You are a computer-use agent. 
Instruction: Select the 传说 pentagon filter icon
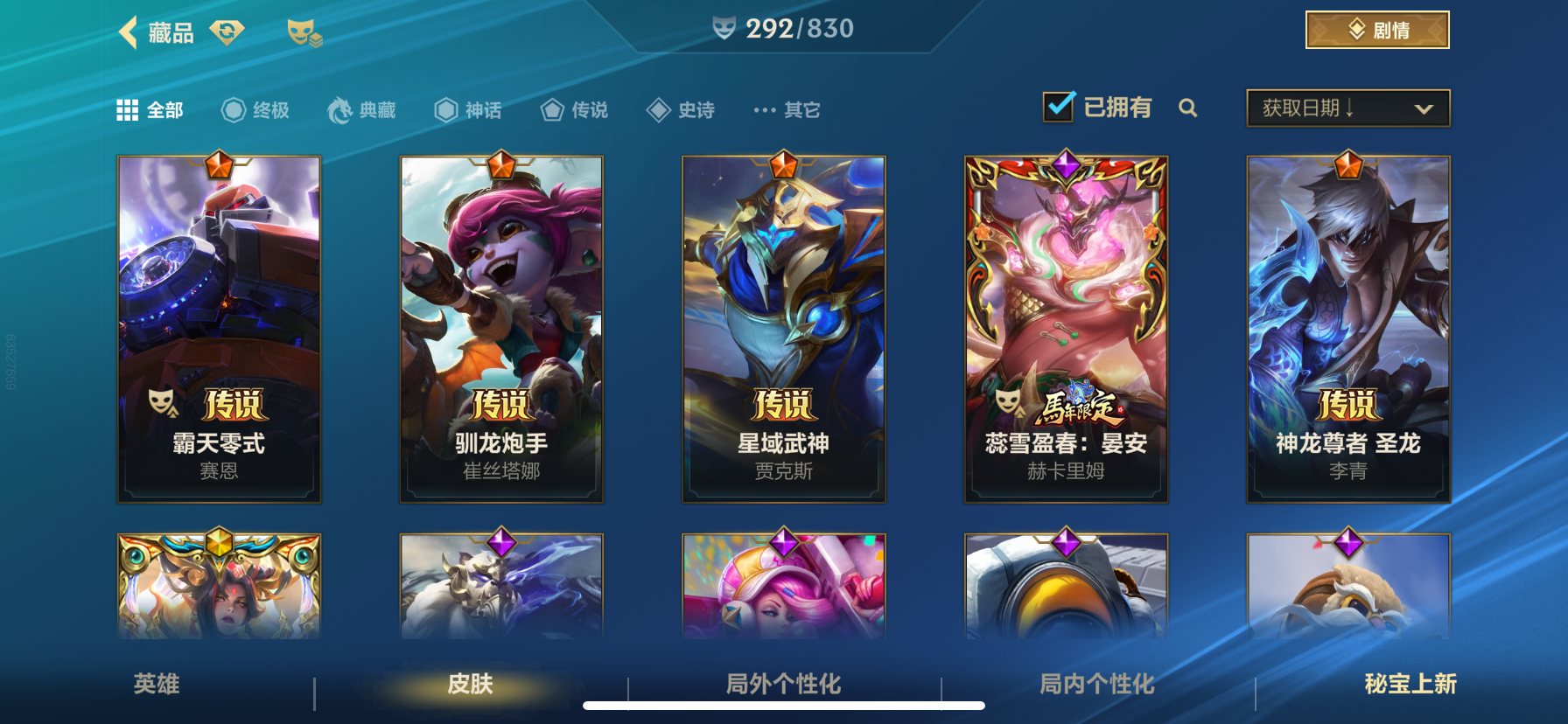(x=551, y=108)
